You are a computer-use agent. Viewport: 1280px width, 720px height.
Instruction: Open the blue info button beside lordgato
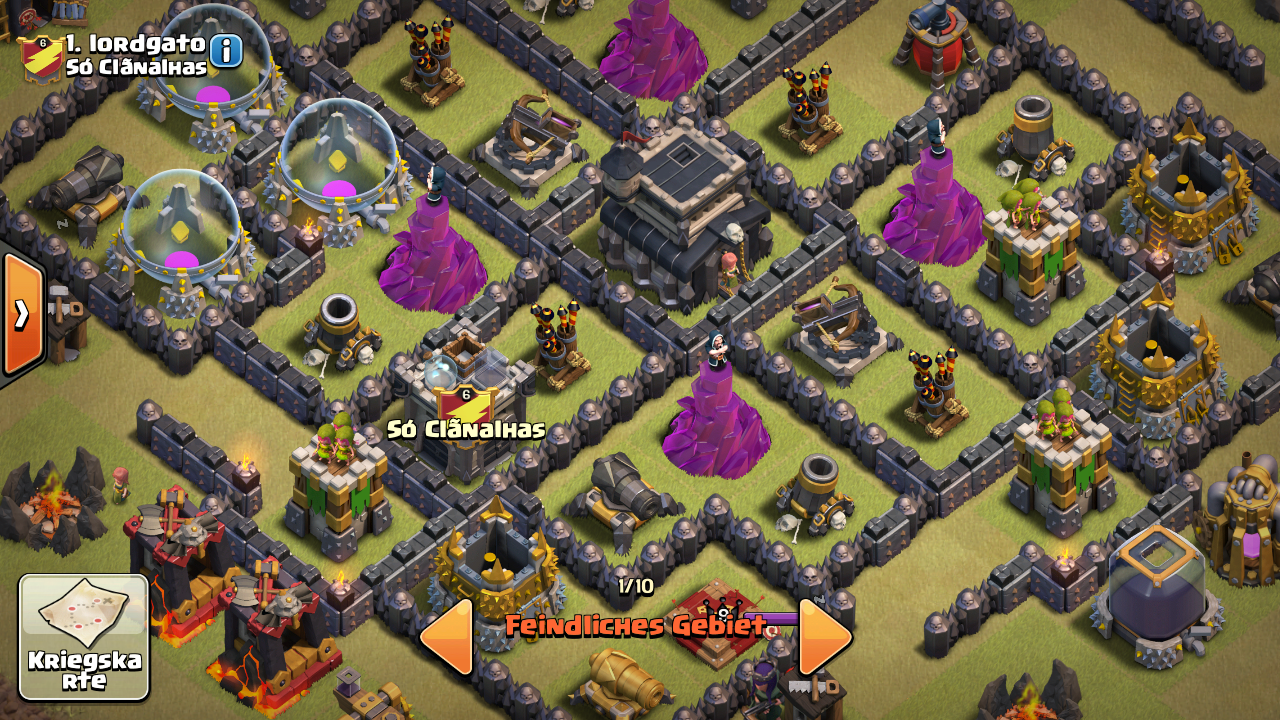tap(226, 50)
